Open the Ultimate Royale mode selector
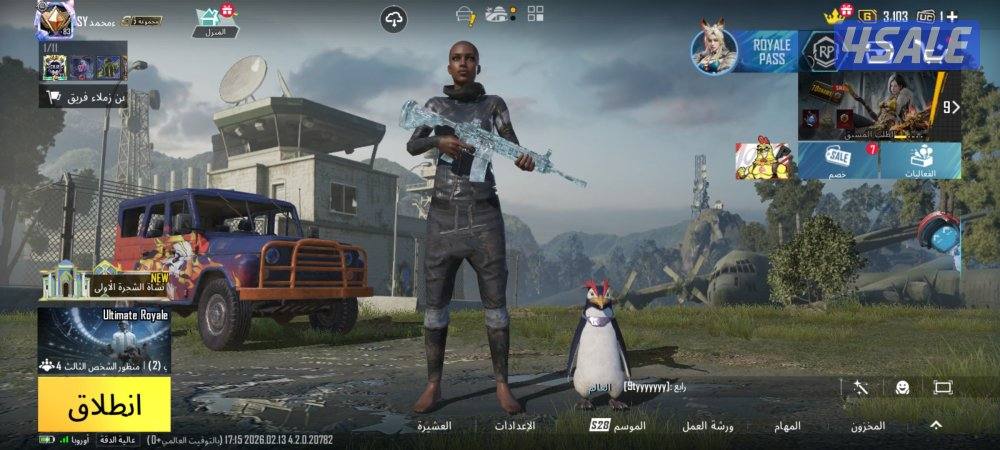 tap(104, 340)
